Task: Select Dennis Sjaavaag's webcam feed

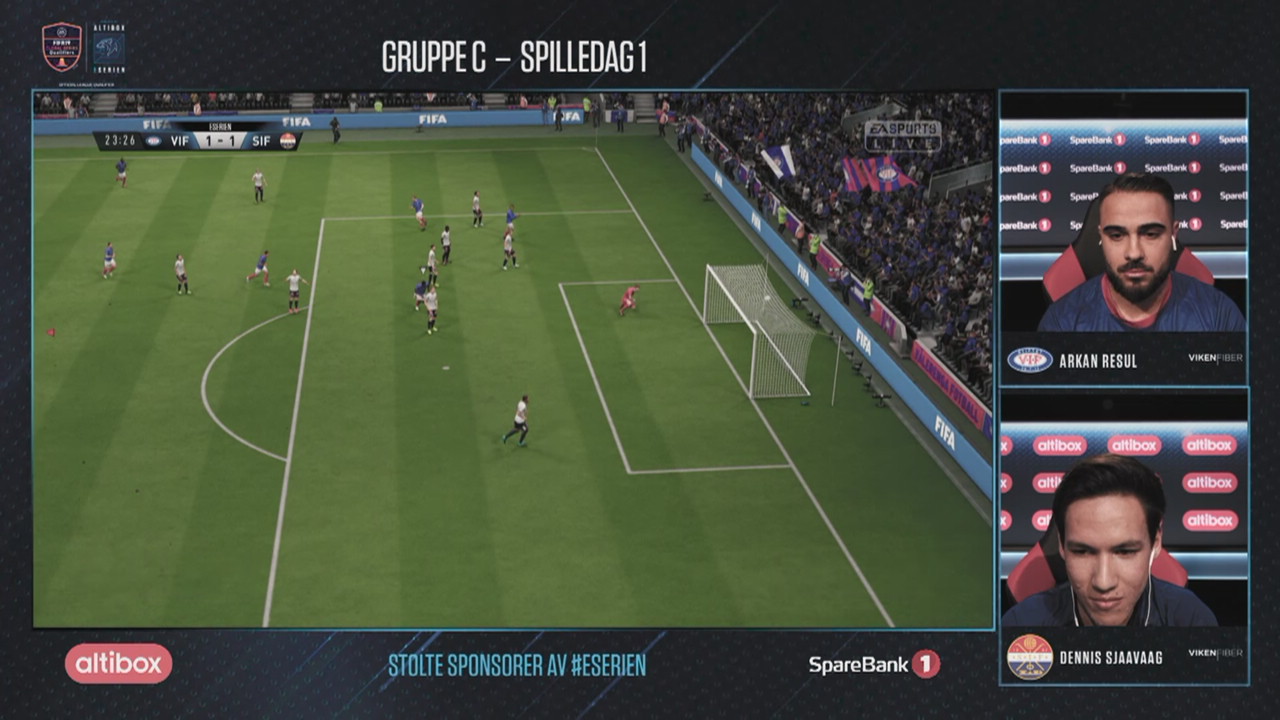Action: point(1123,525)
